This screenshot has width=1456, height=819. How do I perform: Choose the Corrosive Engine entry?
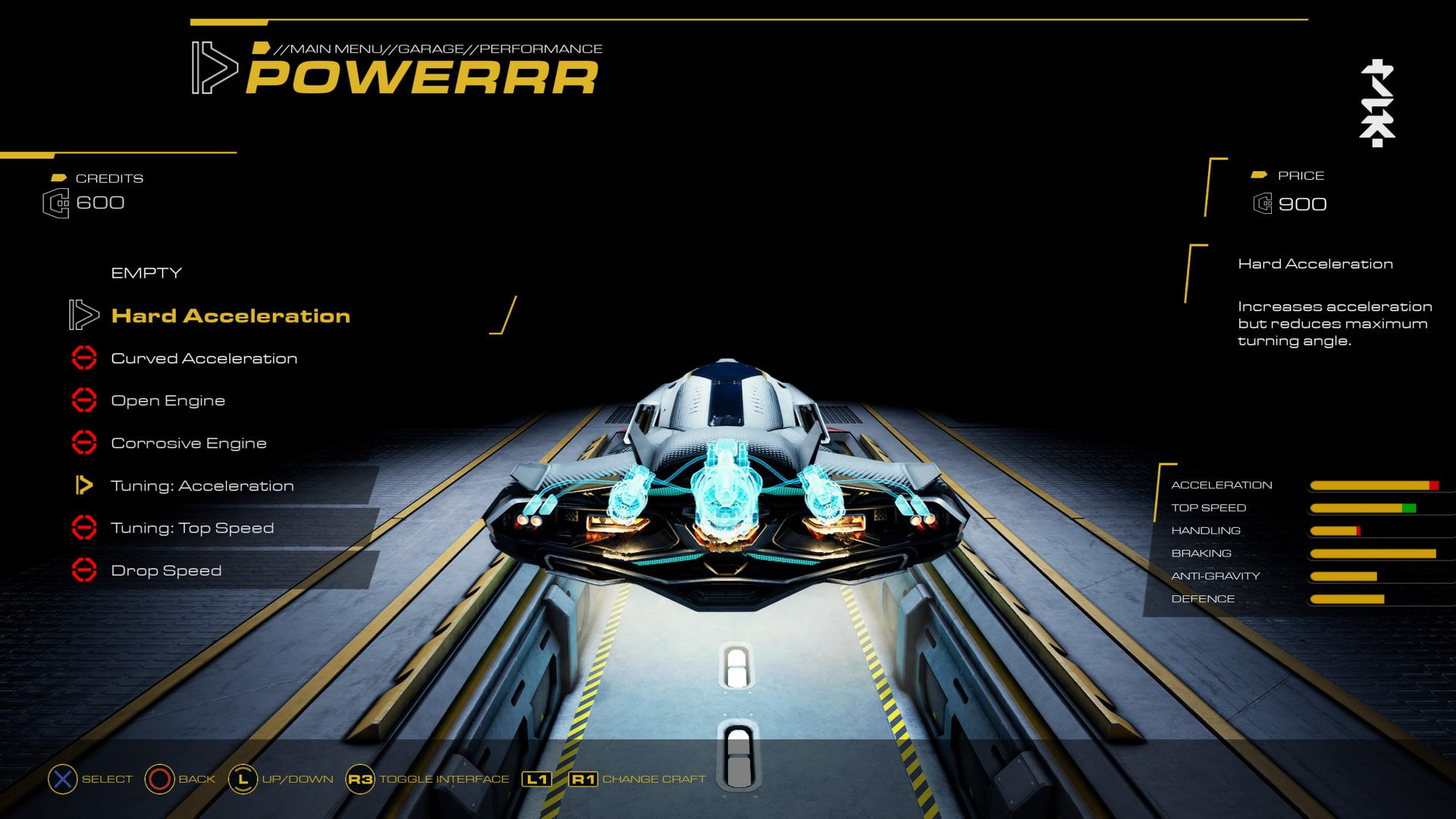point(189,443)
